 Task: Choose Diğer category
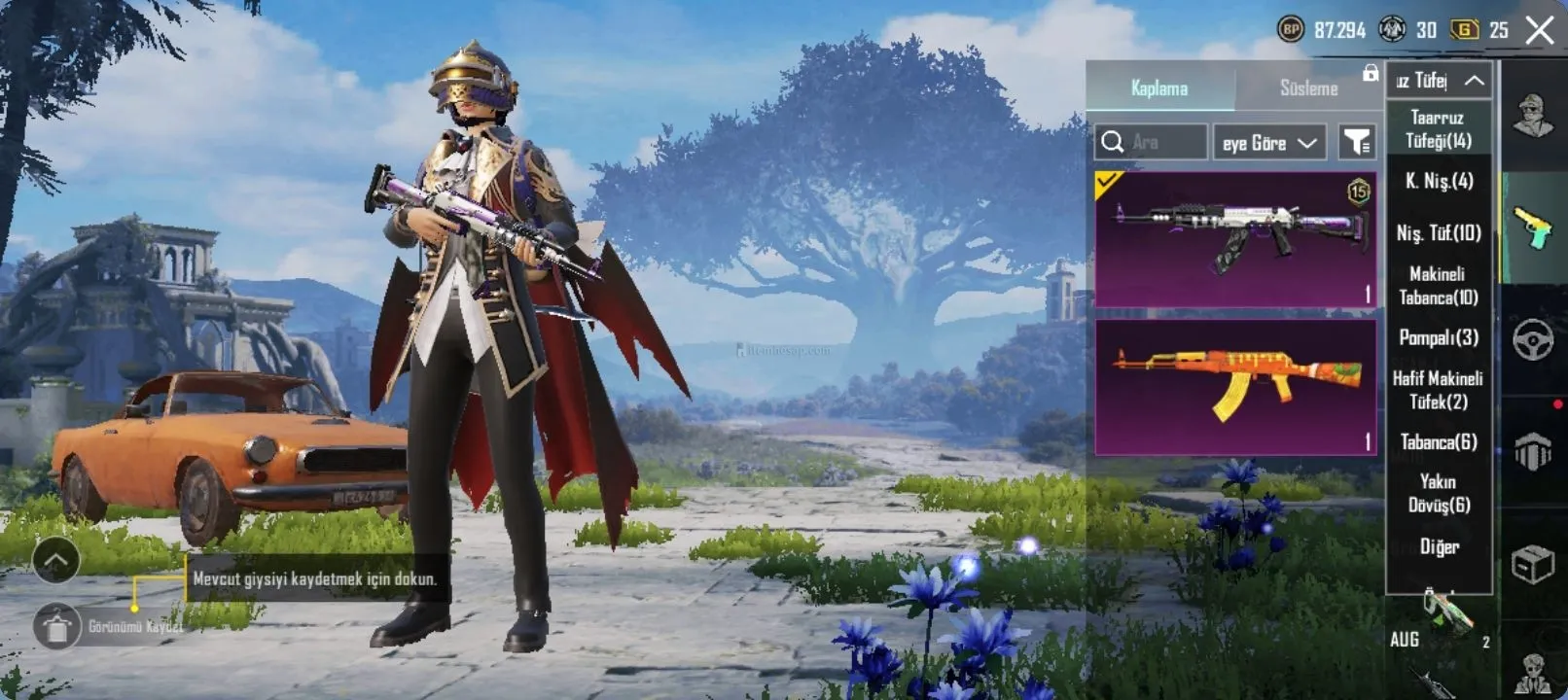[x=1439, y=546]
